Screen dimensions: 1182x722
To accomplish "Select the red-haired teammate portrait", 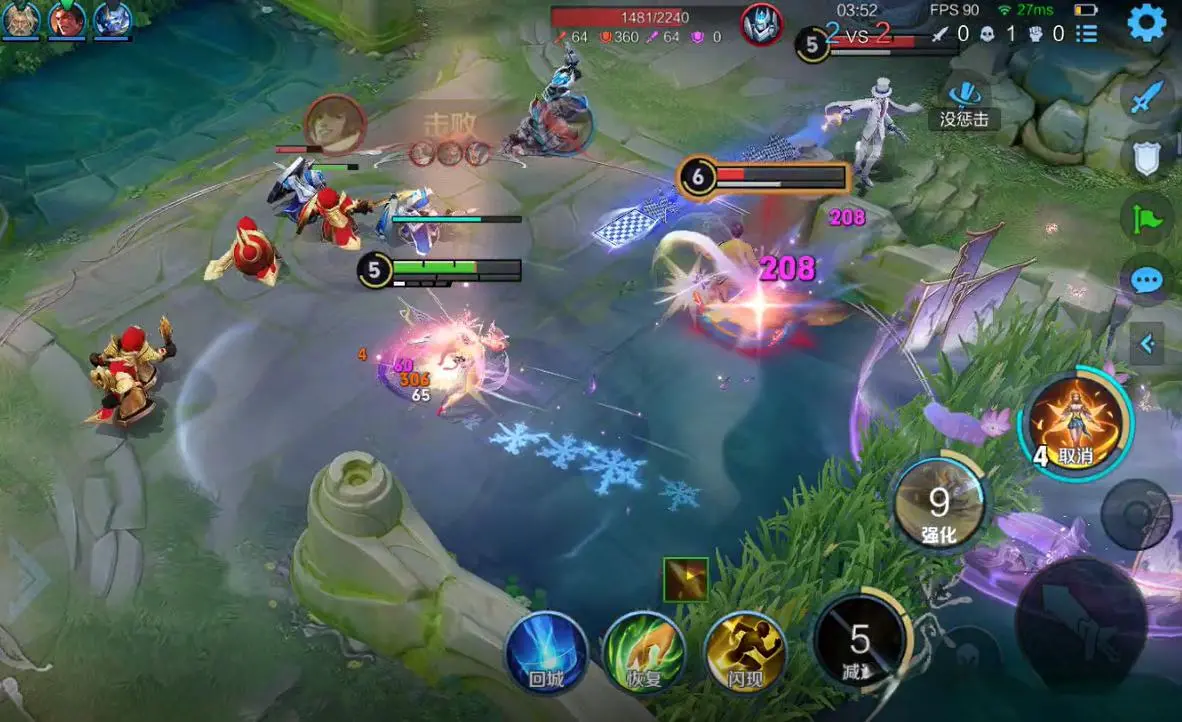I will pos(67,19).
